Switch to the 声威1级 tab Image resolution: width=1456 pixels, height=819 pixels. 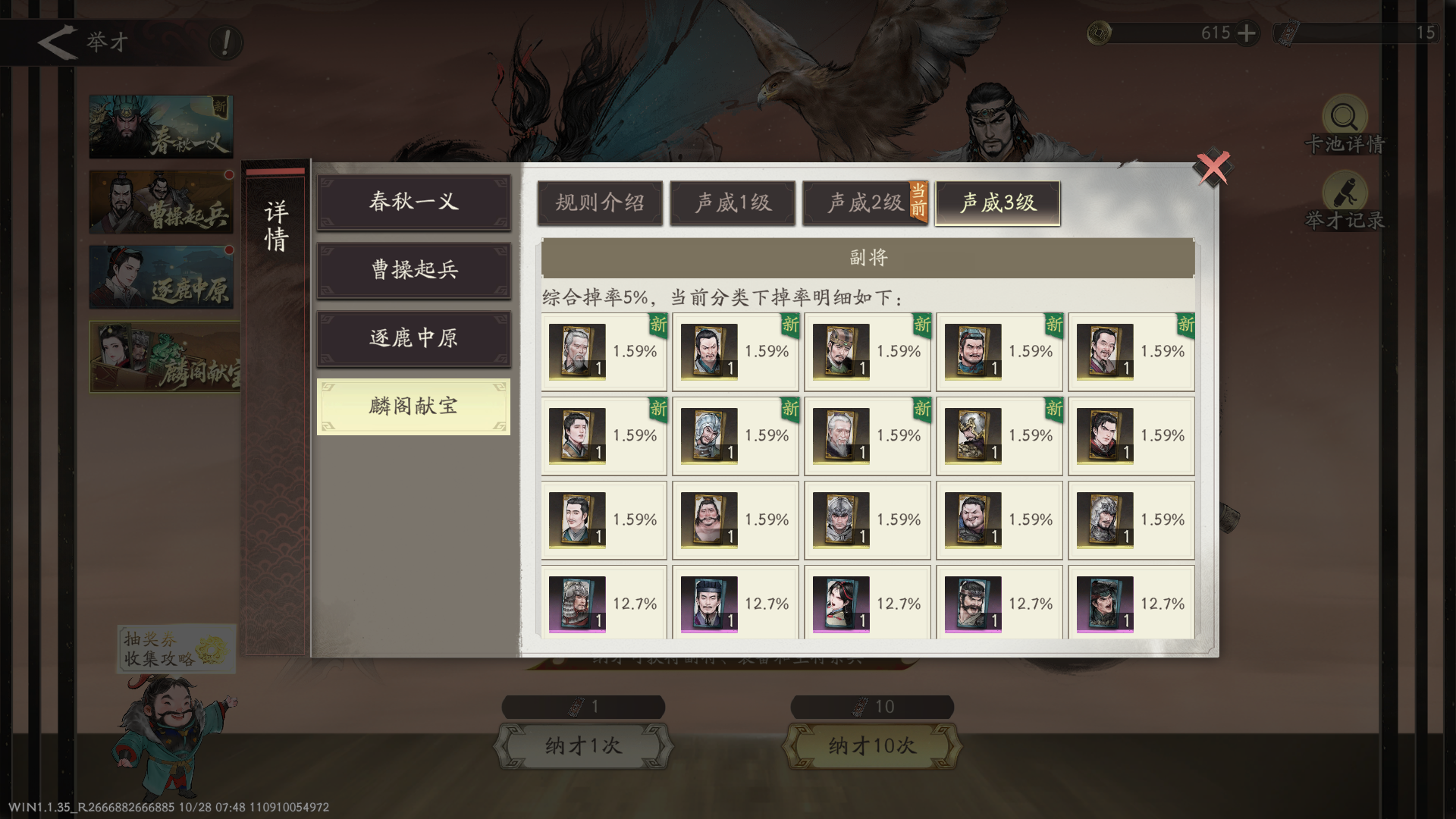[732, 202]
